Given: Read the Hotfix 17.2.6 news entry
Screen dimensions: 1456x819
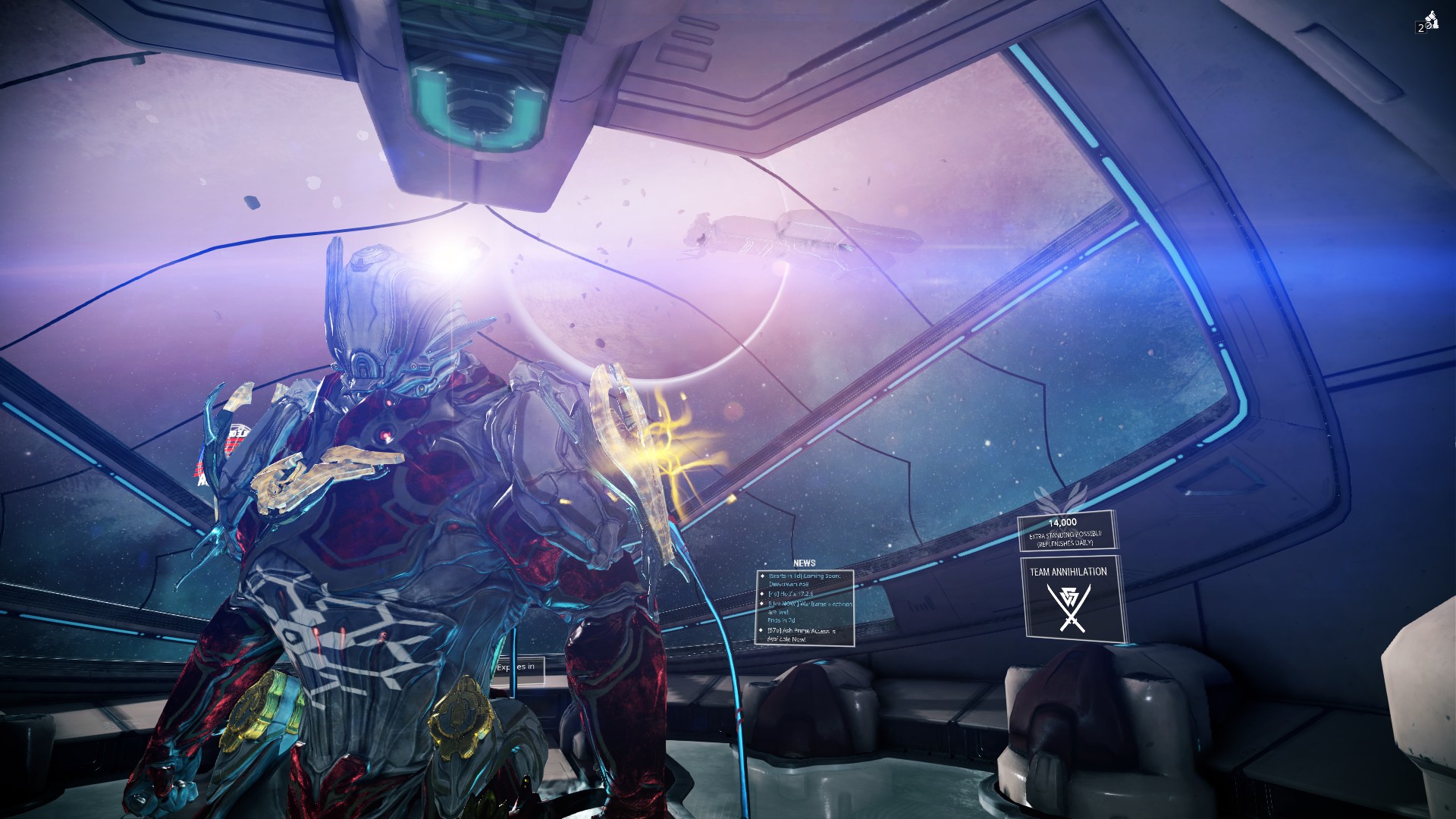Looking at the screenshot, I should (791, 594).
